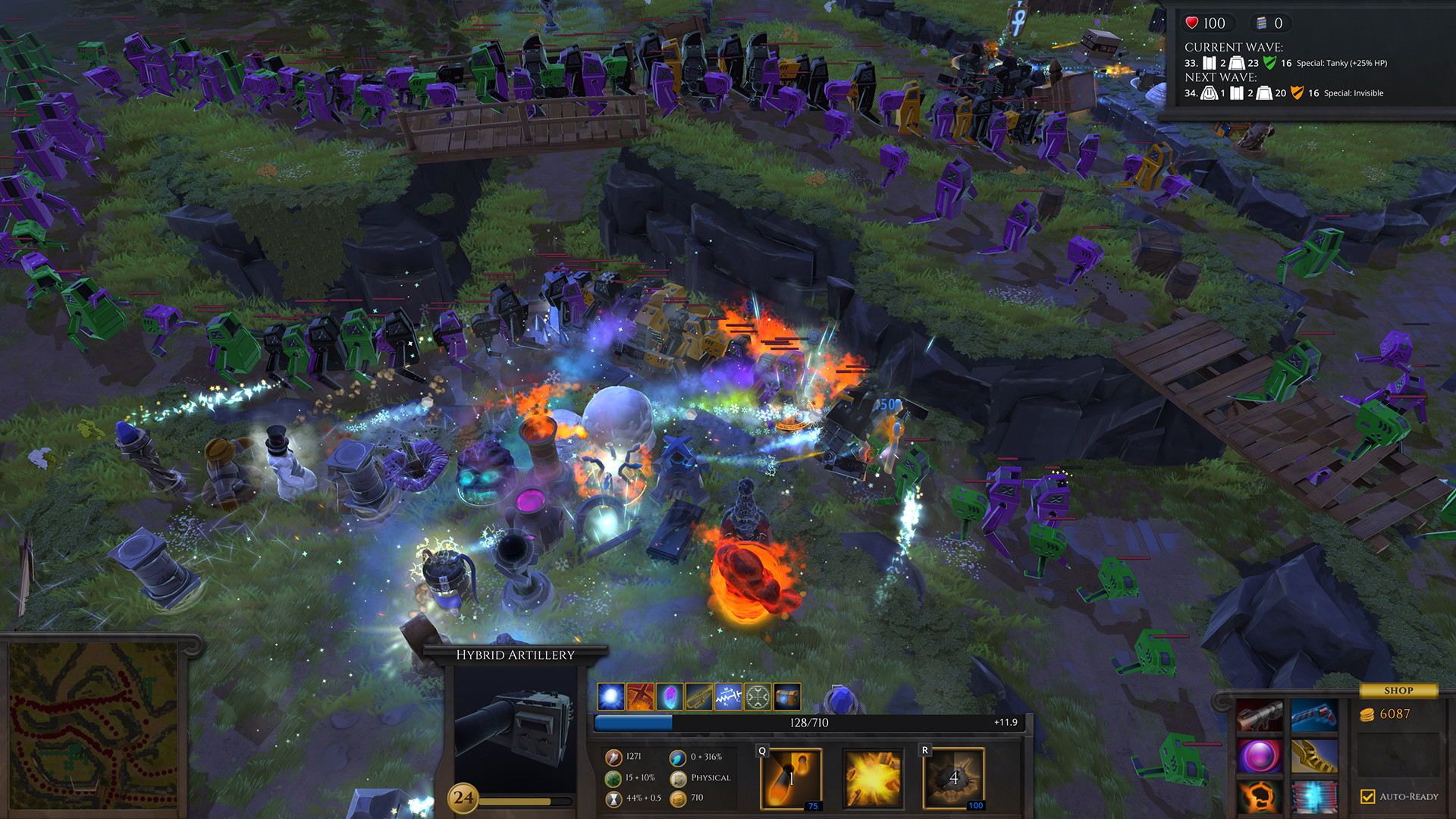Open the Shop panel

[x=1399, y=690]
